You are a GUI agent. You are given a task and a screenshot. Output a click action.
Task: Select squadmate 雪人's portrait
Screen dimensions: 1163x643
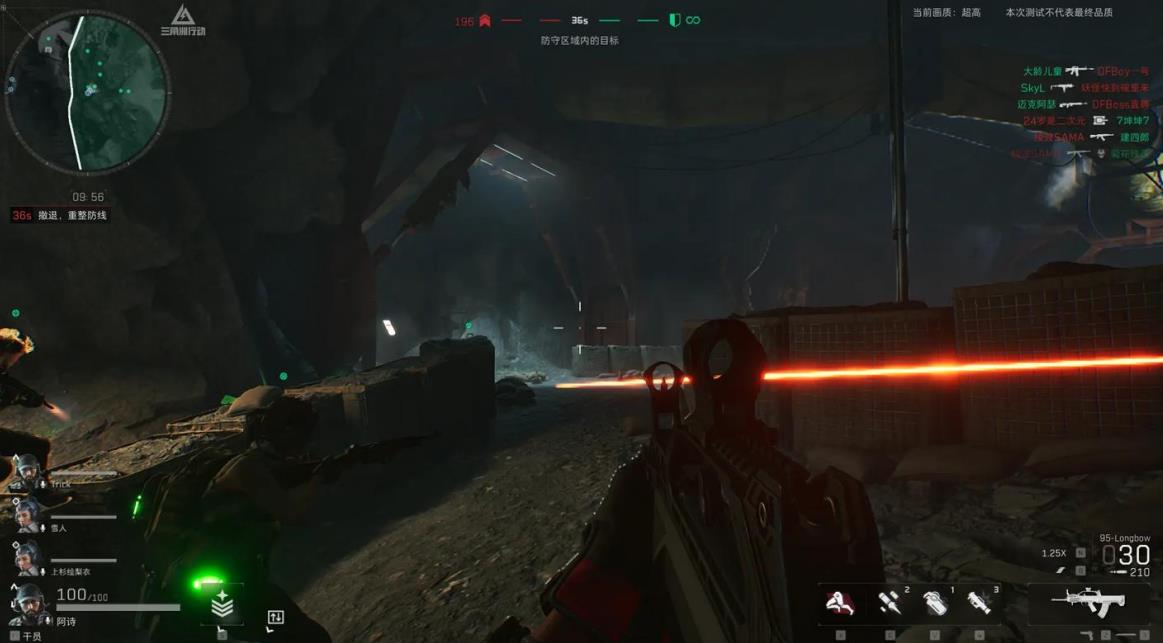click(x=27, y=513)
